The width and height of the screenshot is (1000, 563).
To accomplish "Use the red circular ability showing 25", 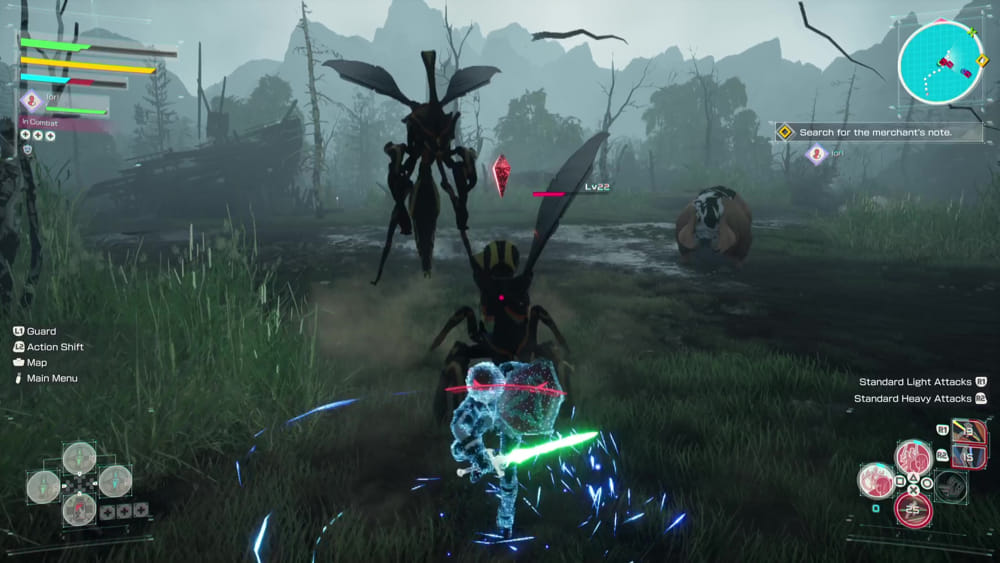I will [912, 510].
